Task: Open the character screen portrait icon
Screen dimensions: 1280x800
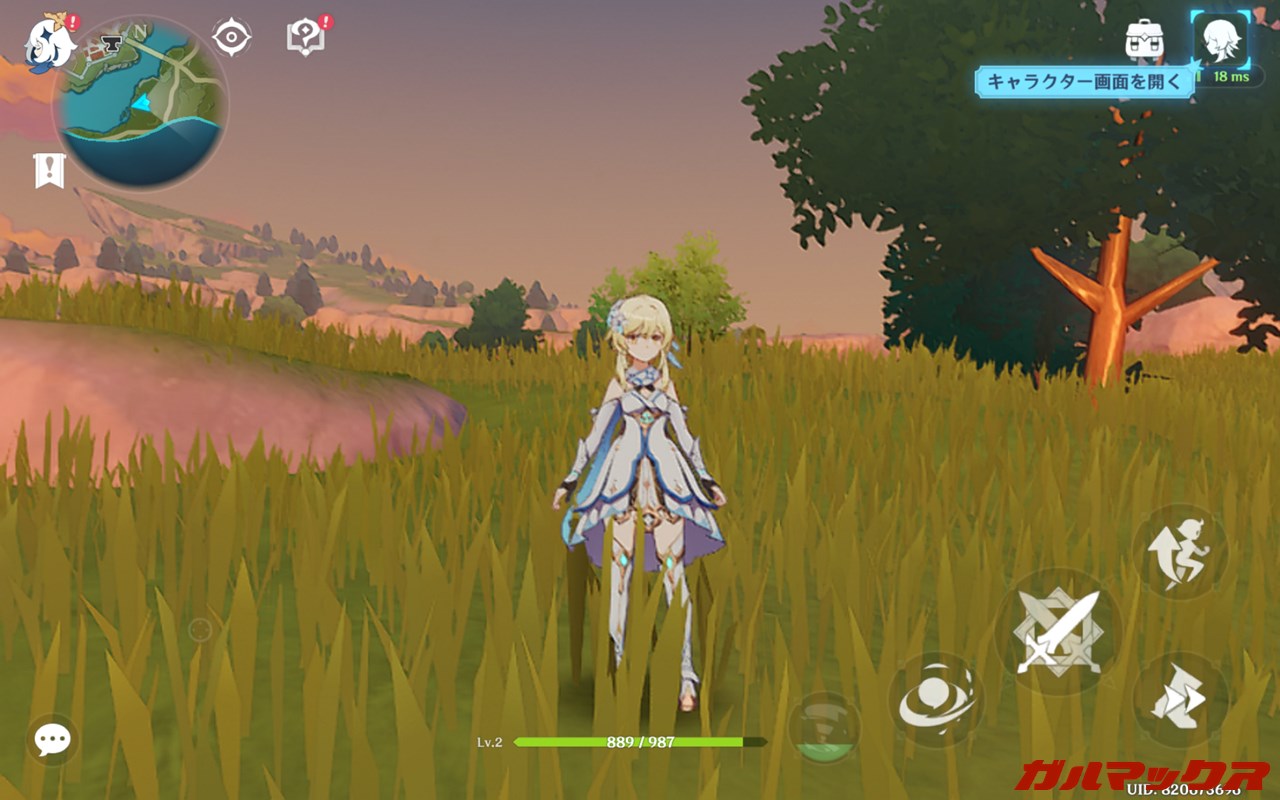Action: [x=1221, y=40]
